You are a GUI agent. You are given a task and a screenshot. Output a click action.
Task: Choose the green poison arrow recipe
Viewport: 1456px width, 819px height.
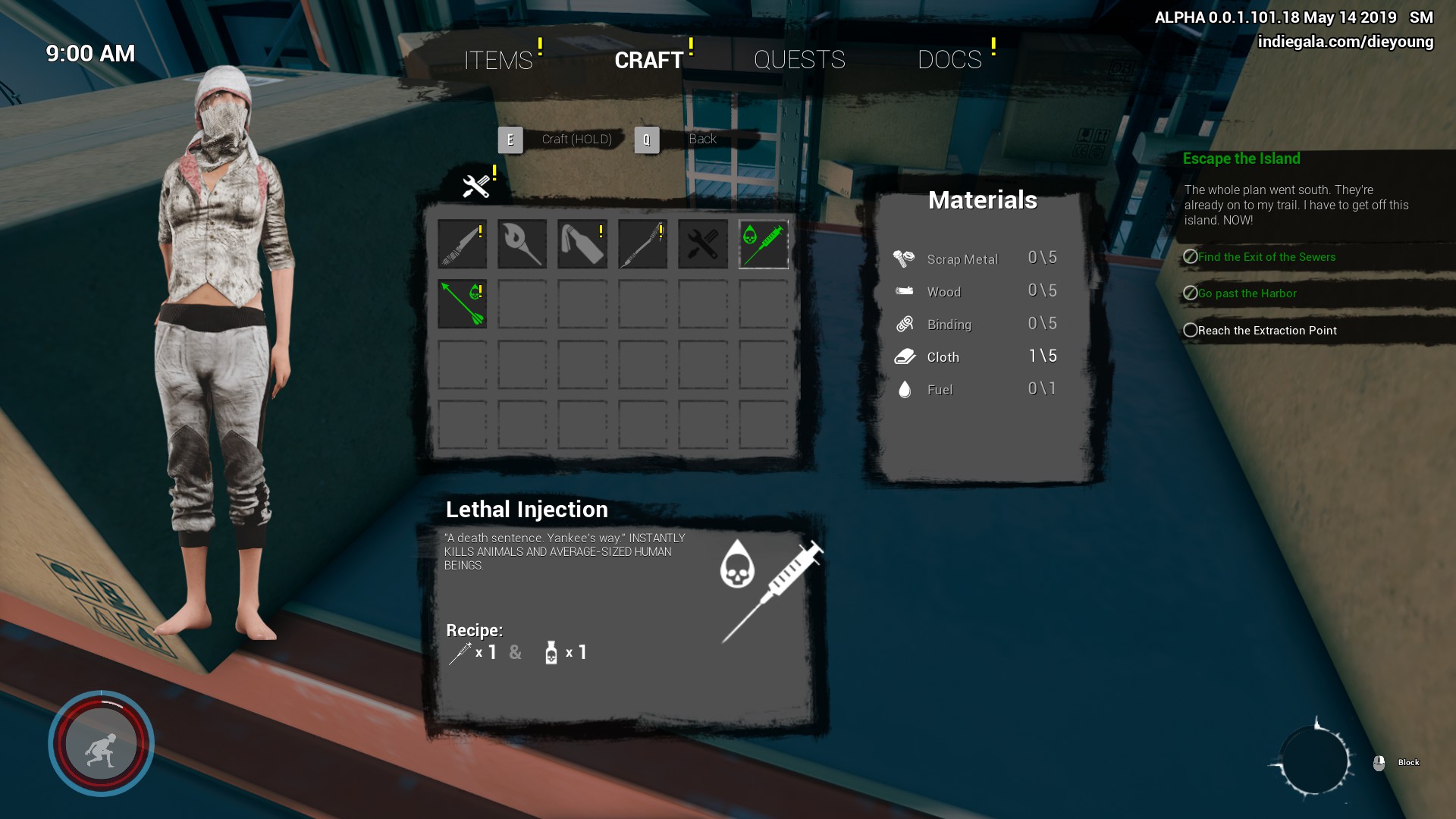click(462, 304)
